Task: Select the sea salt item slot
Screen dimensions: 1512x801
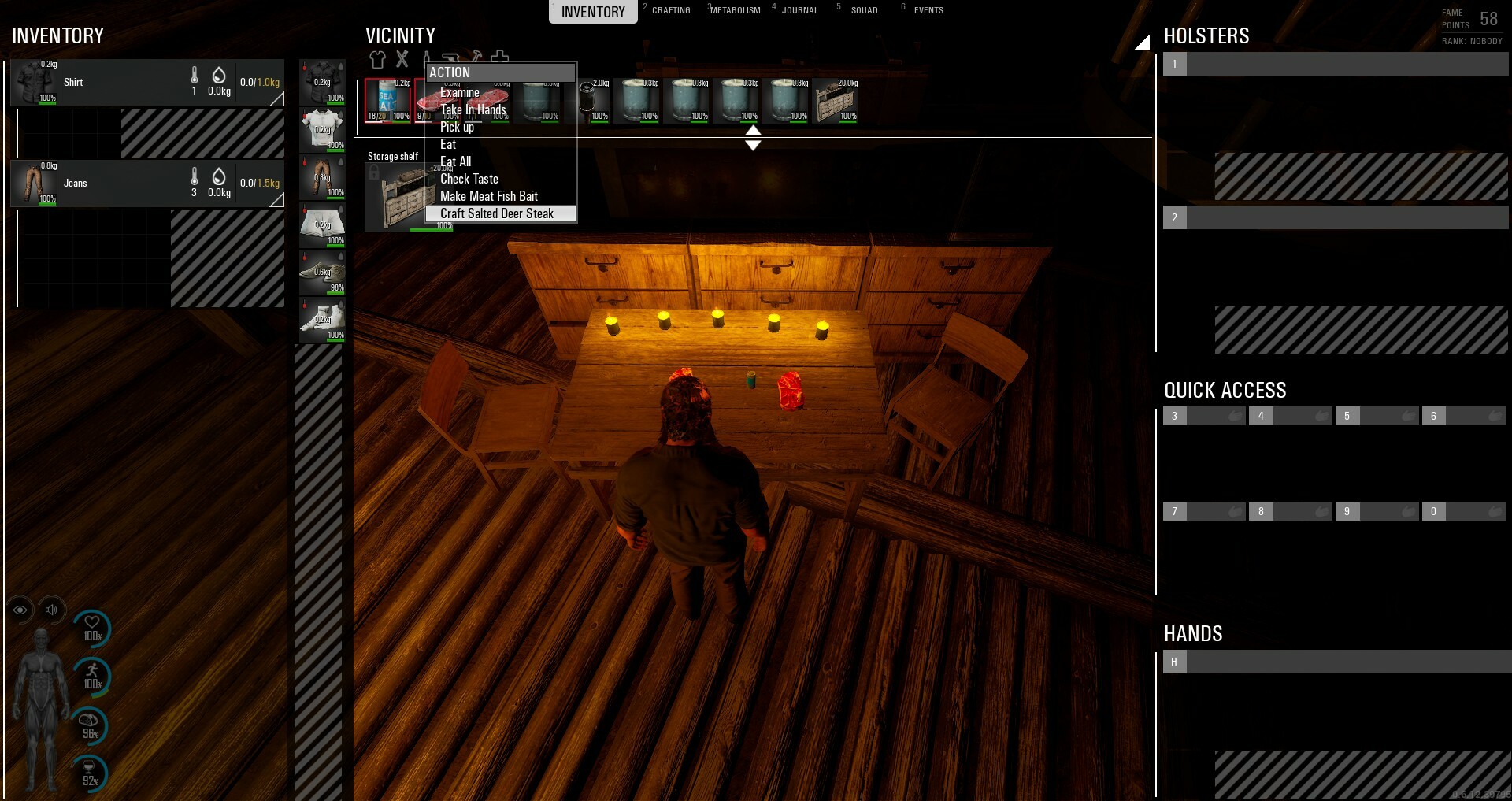Action: (x=388, y=100)
